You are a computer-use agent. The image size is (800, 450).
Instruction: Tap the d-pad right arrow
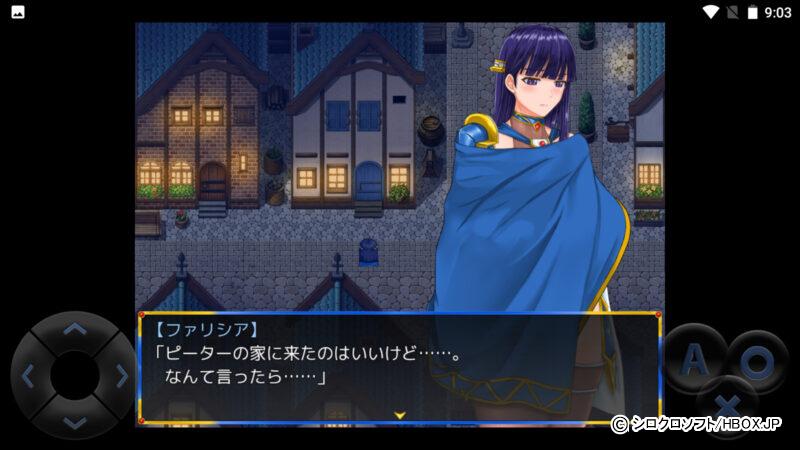pos(121,376)
